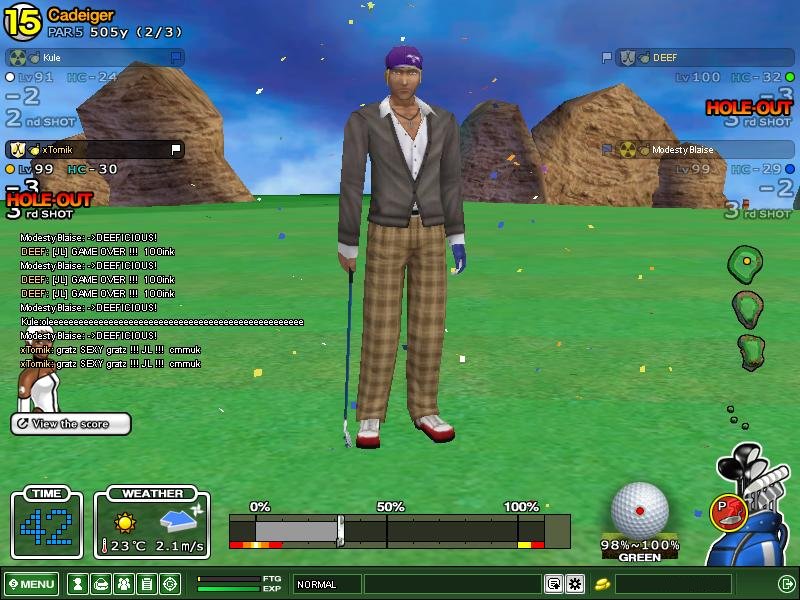Click the gold coins icon
Image resolution: width=800 pixels, height=600 pixels.
pyautogui.click(x=603, y=584)
